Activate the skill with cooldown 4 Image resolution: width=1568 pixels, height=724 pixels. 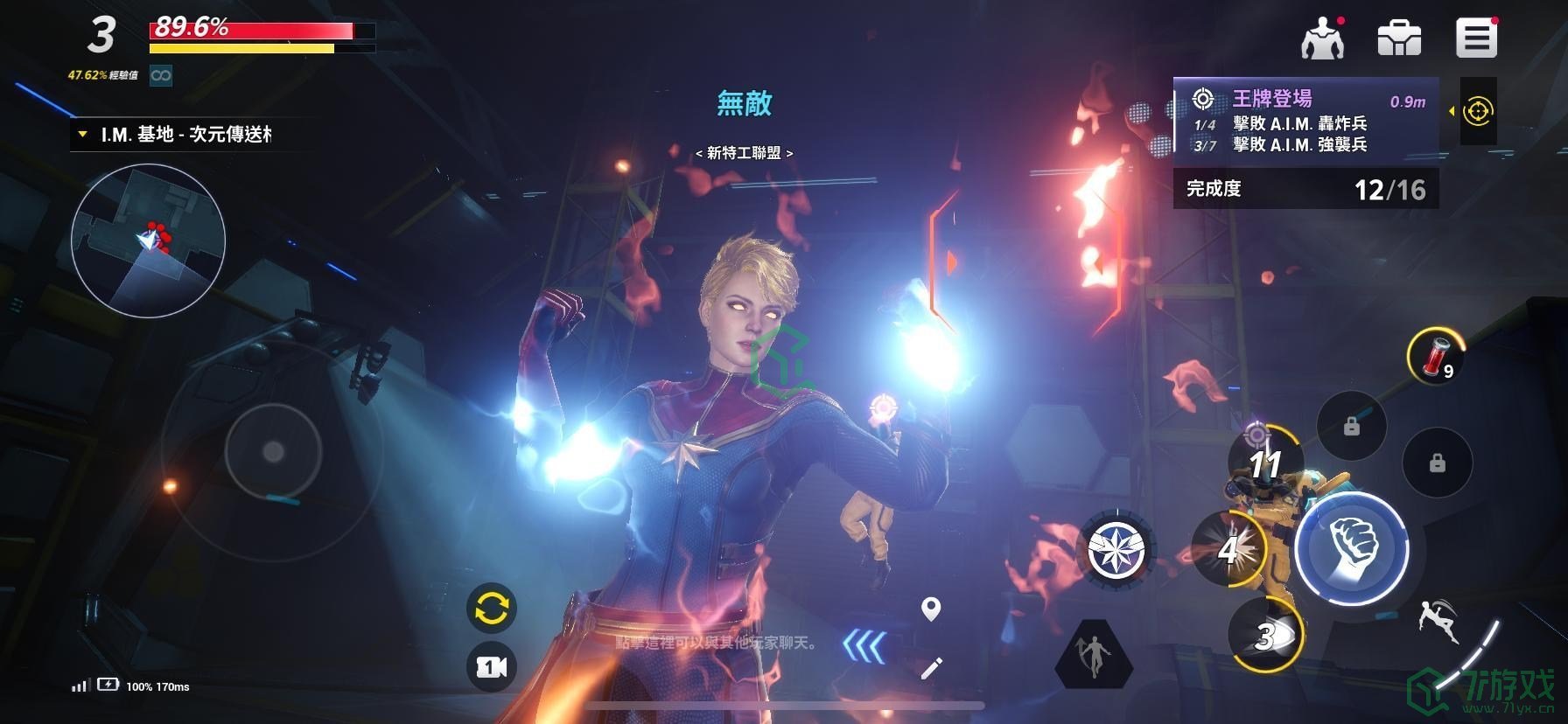pos(1228,549)
